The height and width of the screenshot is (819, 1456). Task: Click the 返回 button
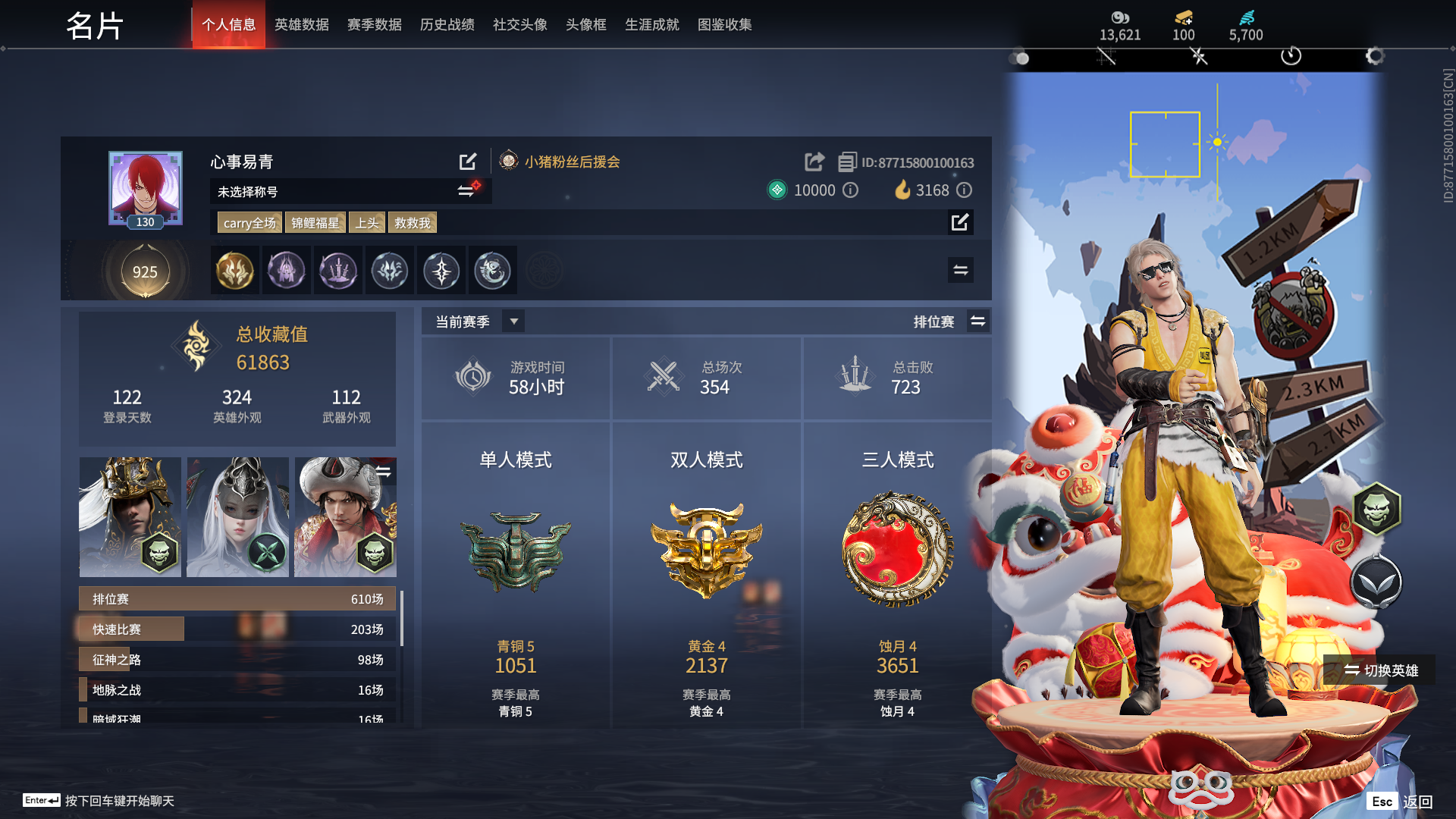point(1417,802)
